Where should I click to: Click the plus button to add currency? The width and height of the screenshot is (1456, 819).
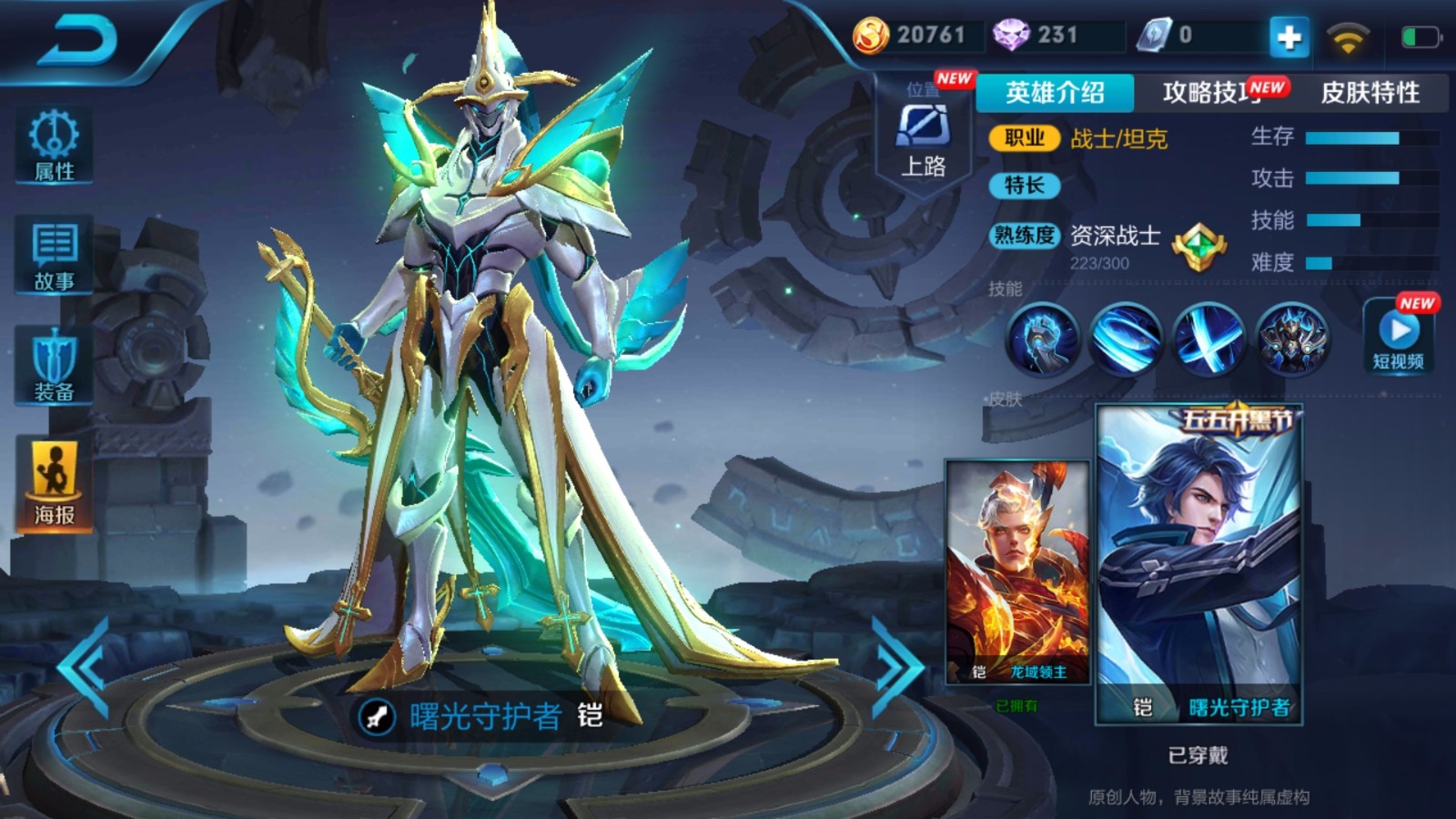tap(1289, 37)
